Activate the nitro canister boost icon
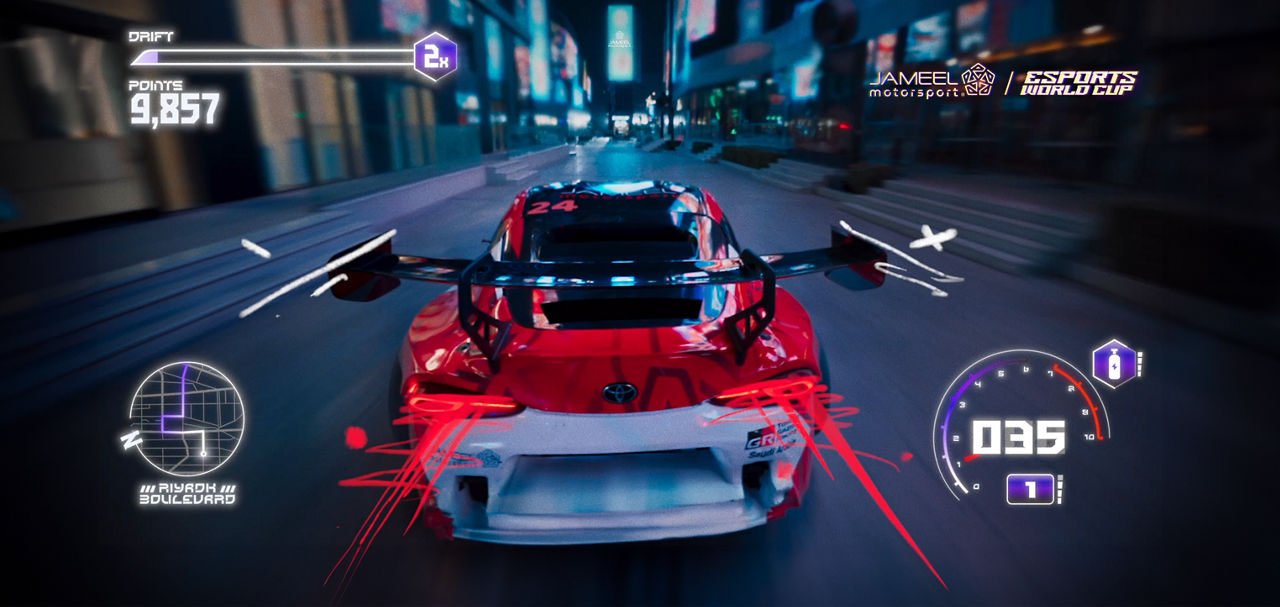 click(1113, 363)
